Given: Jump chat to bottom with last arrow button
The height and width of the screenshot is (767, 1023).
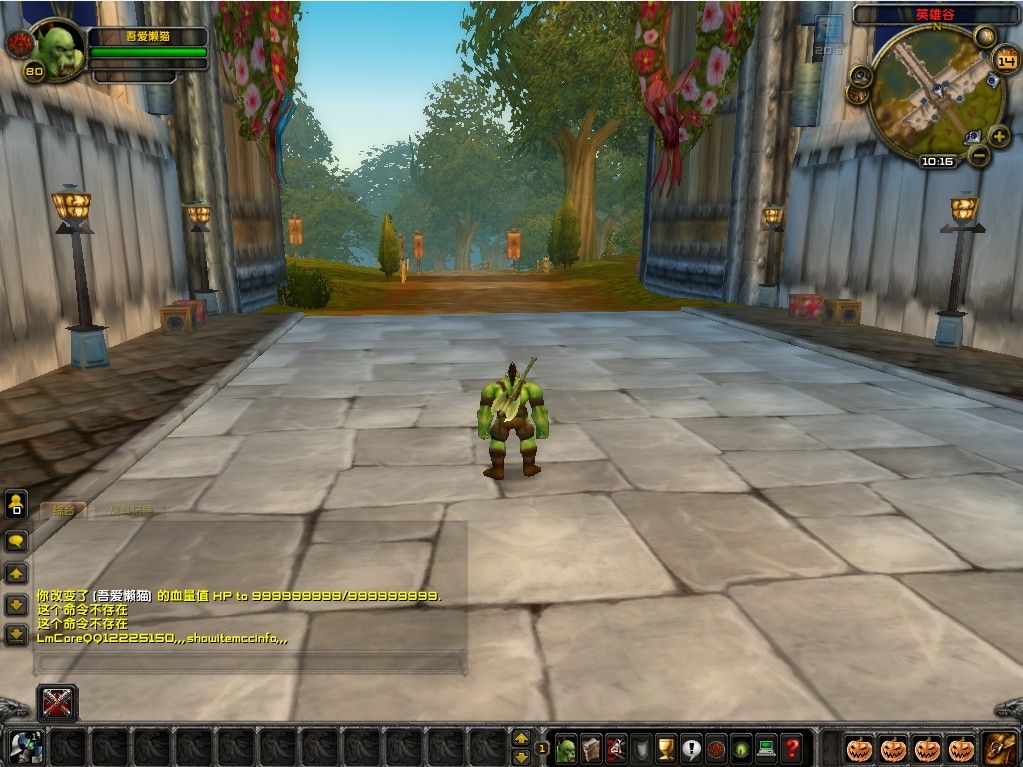Looking at the screenshot, I should coord(16,634).
